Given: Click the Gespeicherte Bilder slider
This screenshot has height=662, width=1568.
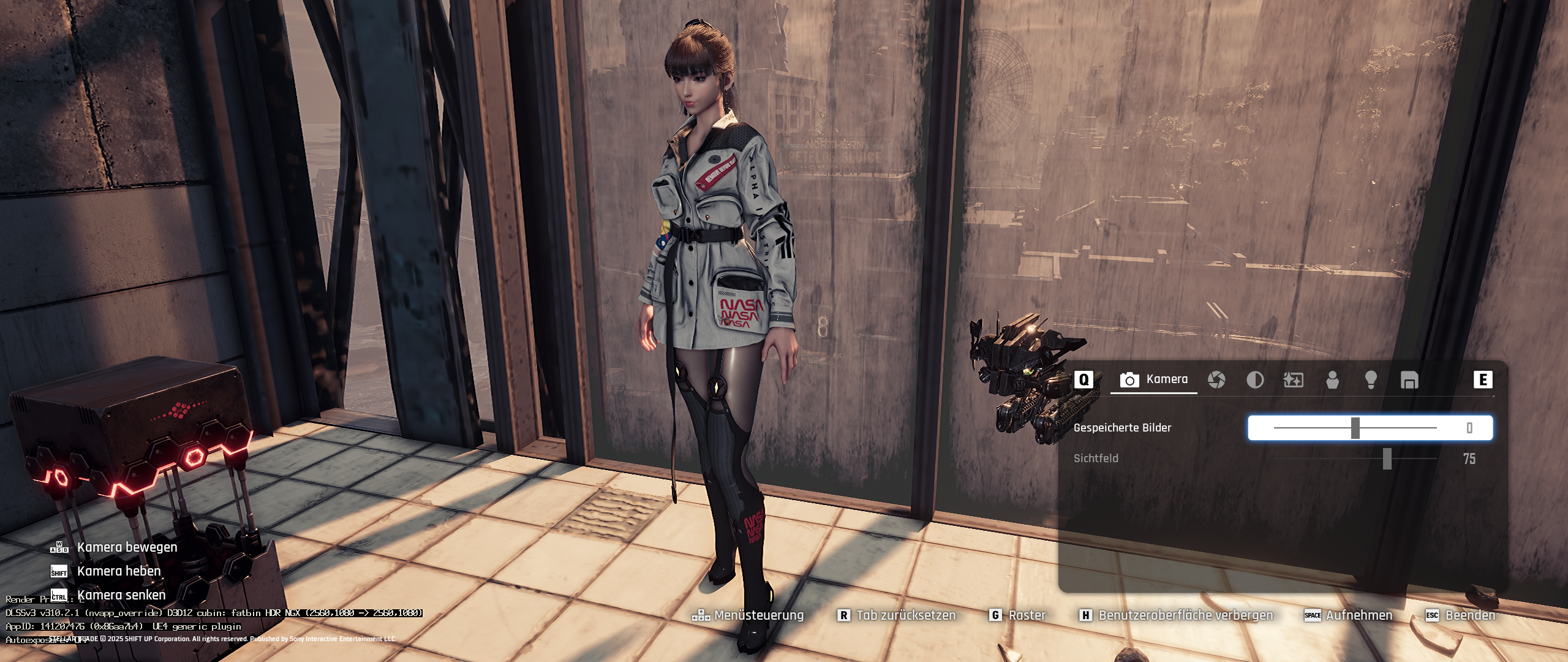Looking at the screenshot, I should pos(1355,428).
